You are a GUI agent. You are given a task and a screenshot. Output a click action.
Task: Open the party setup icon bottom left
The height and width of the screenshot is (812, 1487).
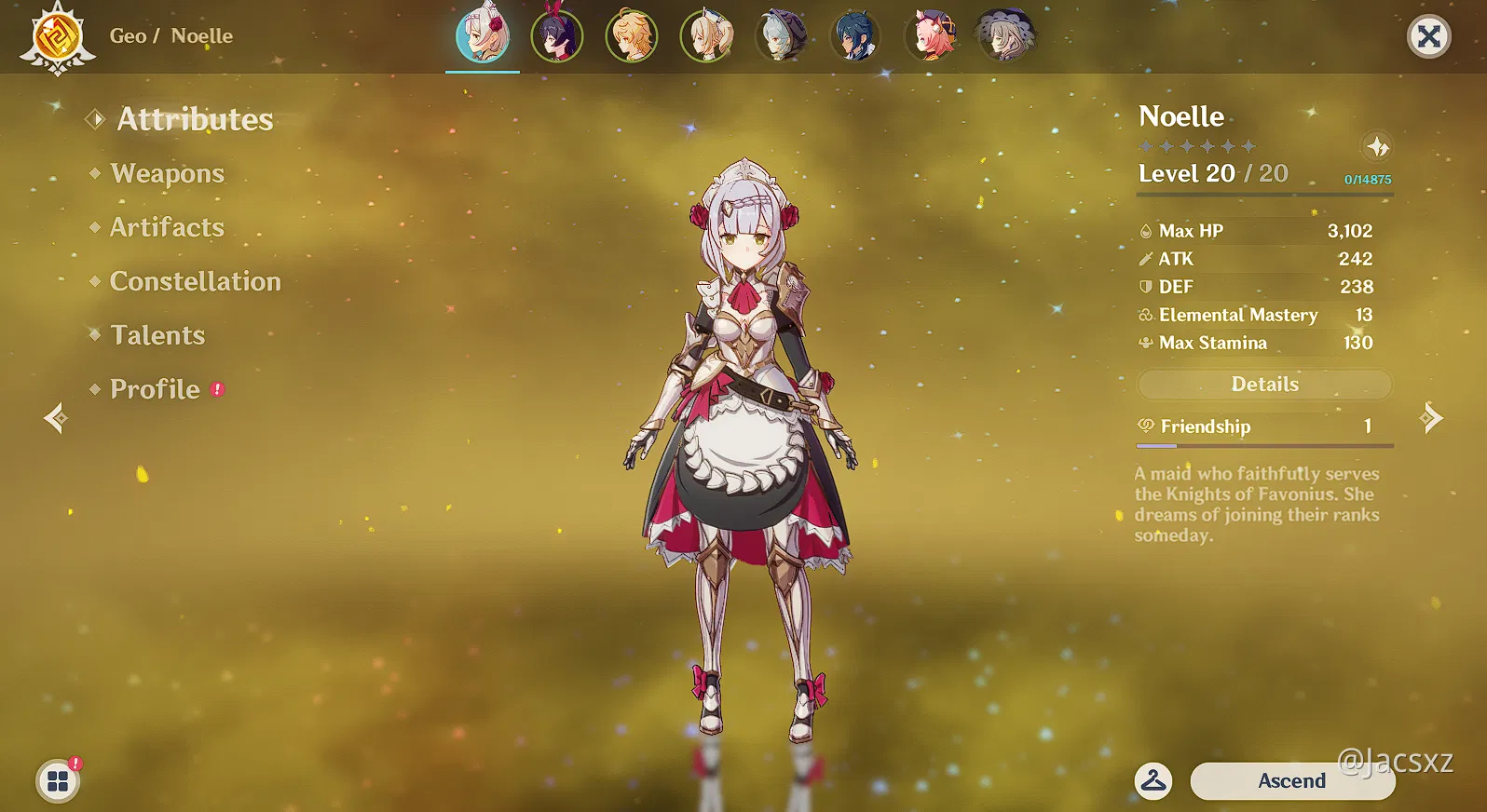click(x=59, y=781)
